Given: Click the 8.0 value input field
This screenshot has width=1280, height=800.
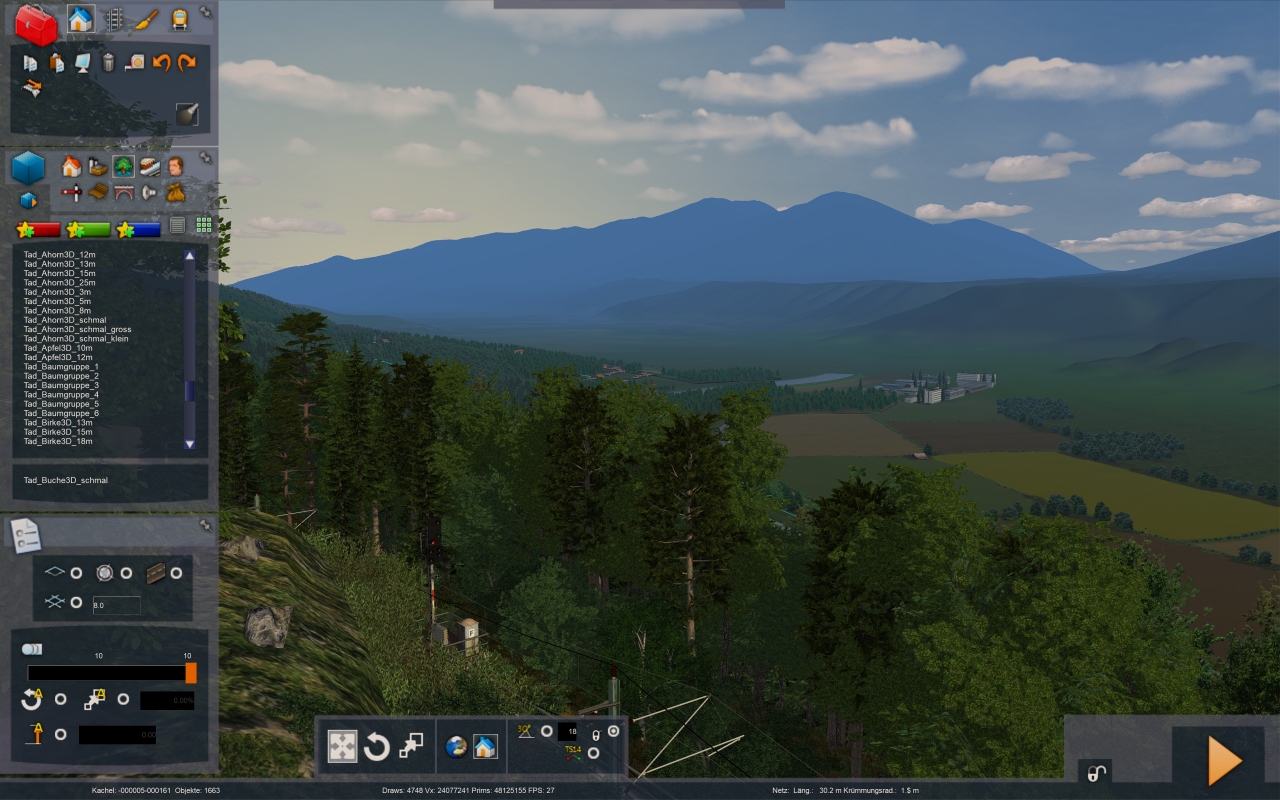Looking at the screenshot, I should click(x=116, y=605).
